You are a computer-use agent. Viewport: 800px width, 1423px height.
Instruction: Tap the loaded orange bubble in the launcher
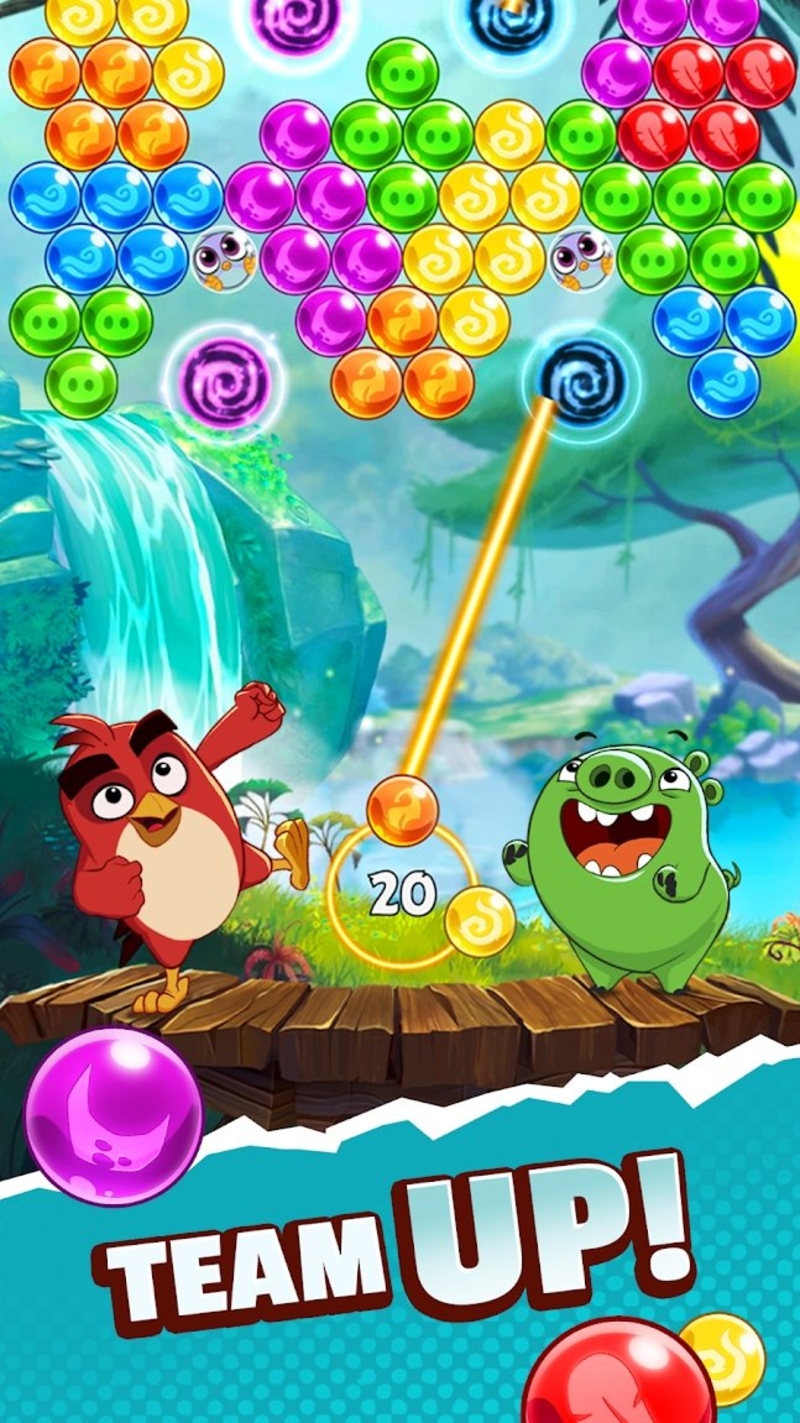(x=403, y=810)
